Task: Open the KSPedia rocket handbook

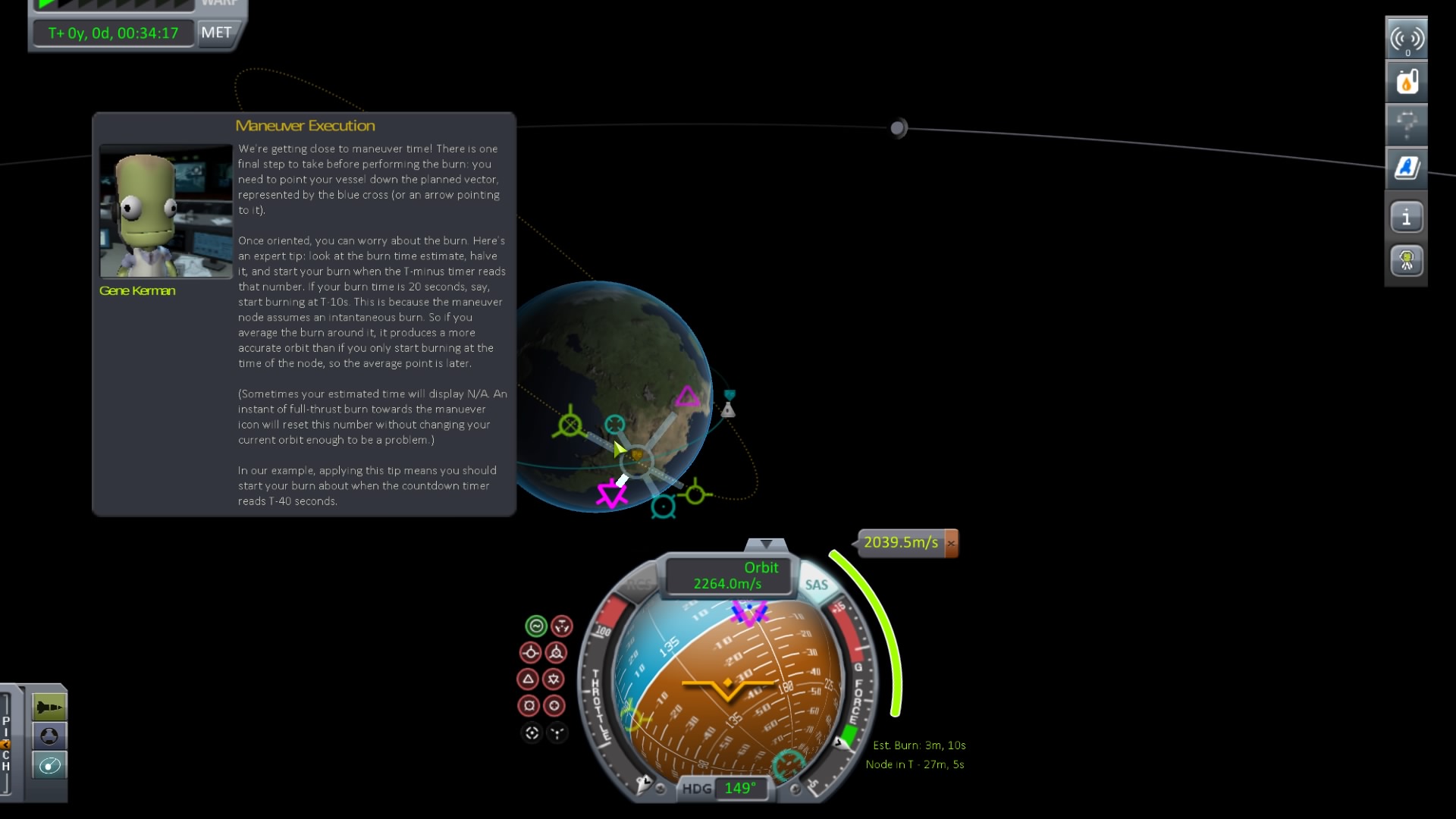Action: 1407,168
